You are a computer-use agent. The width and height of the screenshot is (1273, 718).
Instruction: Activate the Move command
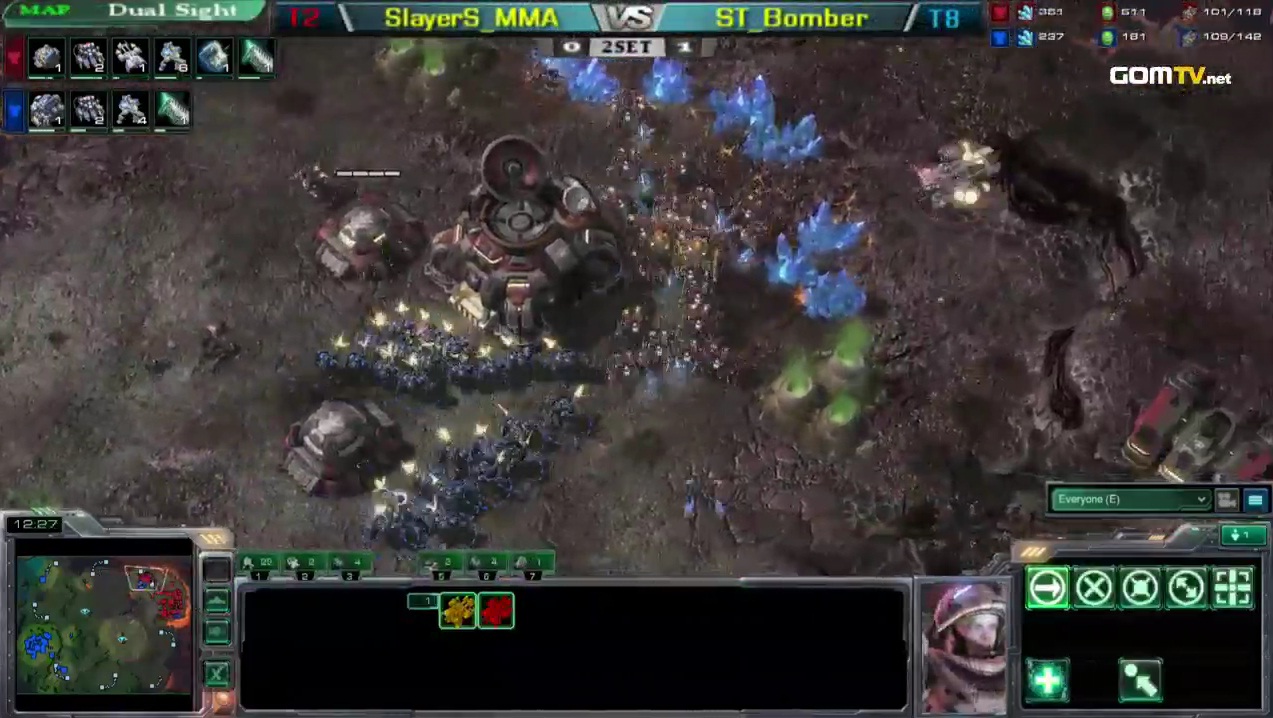[x=1047, y=588]
